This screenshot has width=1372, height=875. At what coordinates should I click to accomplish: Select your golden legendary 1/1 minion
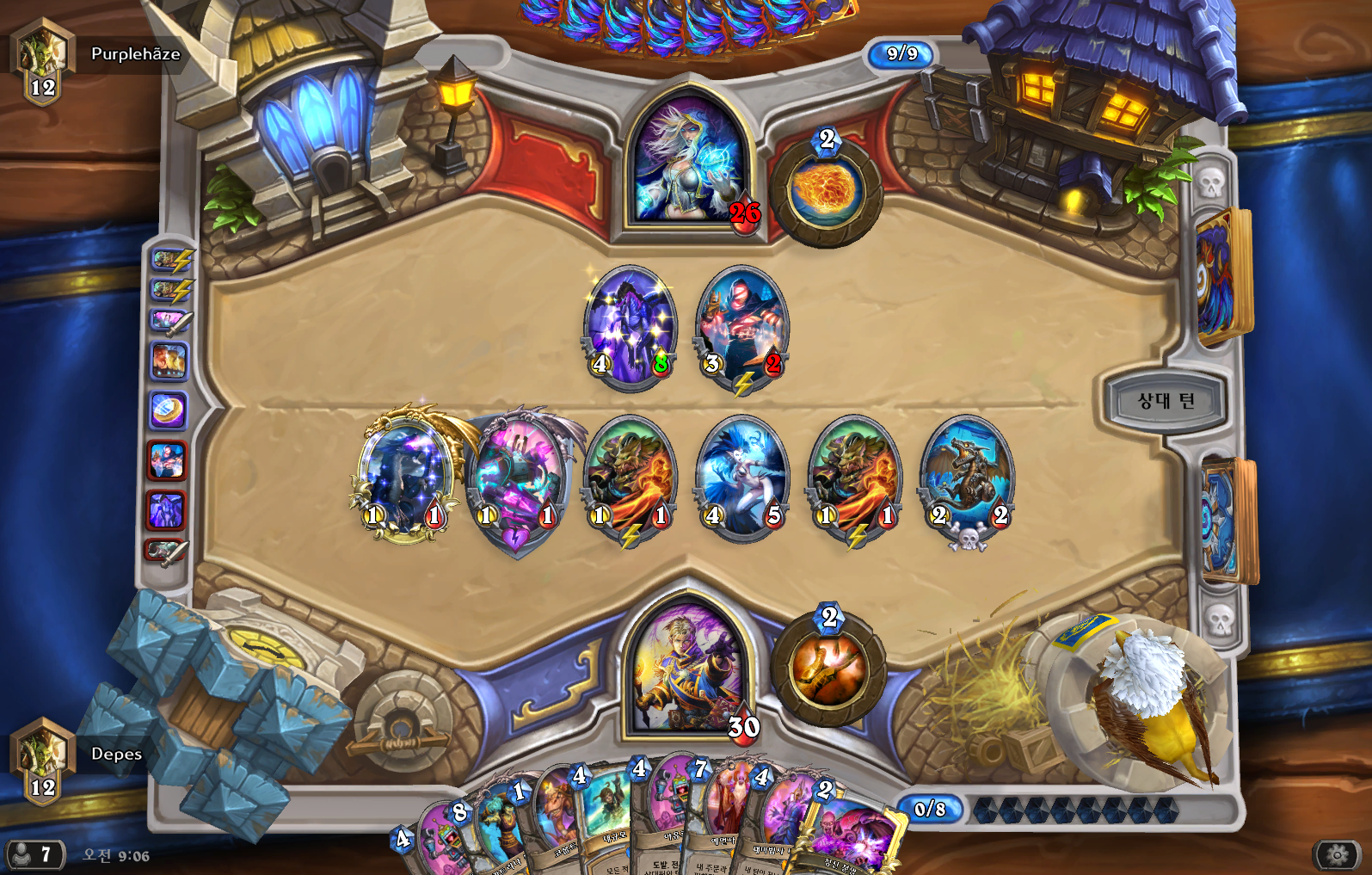click(404, 476)
